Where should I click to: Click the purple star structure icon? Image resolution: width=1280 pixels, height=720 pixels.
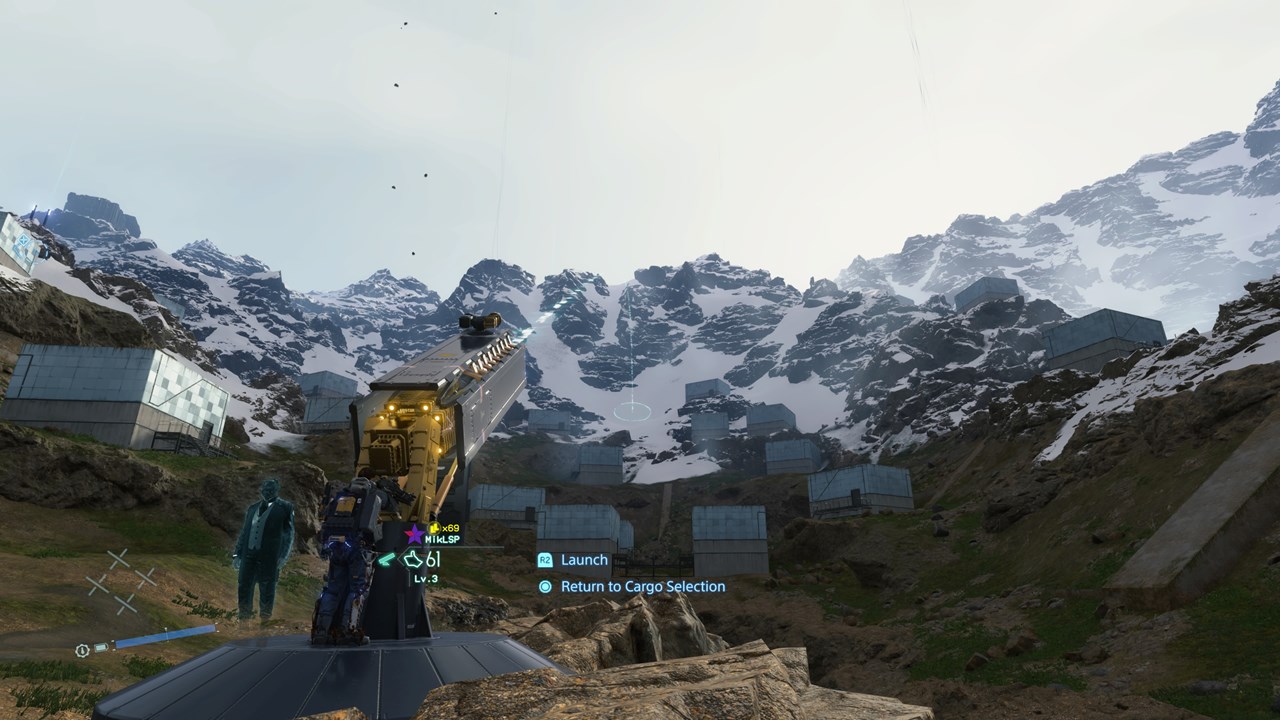415,534
